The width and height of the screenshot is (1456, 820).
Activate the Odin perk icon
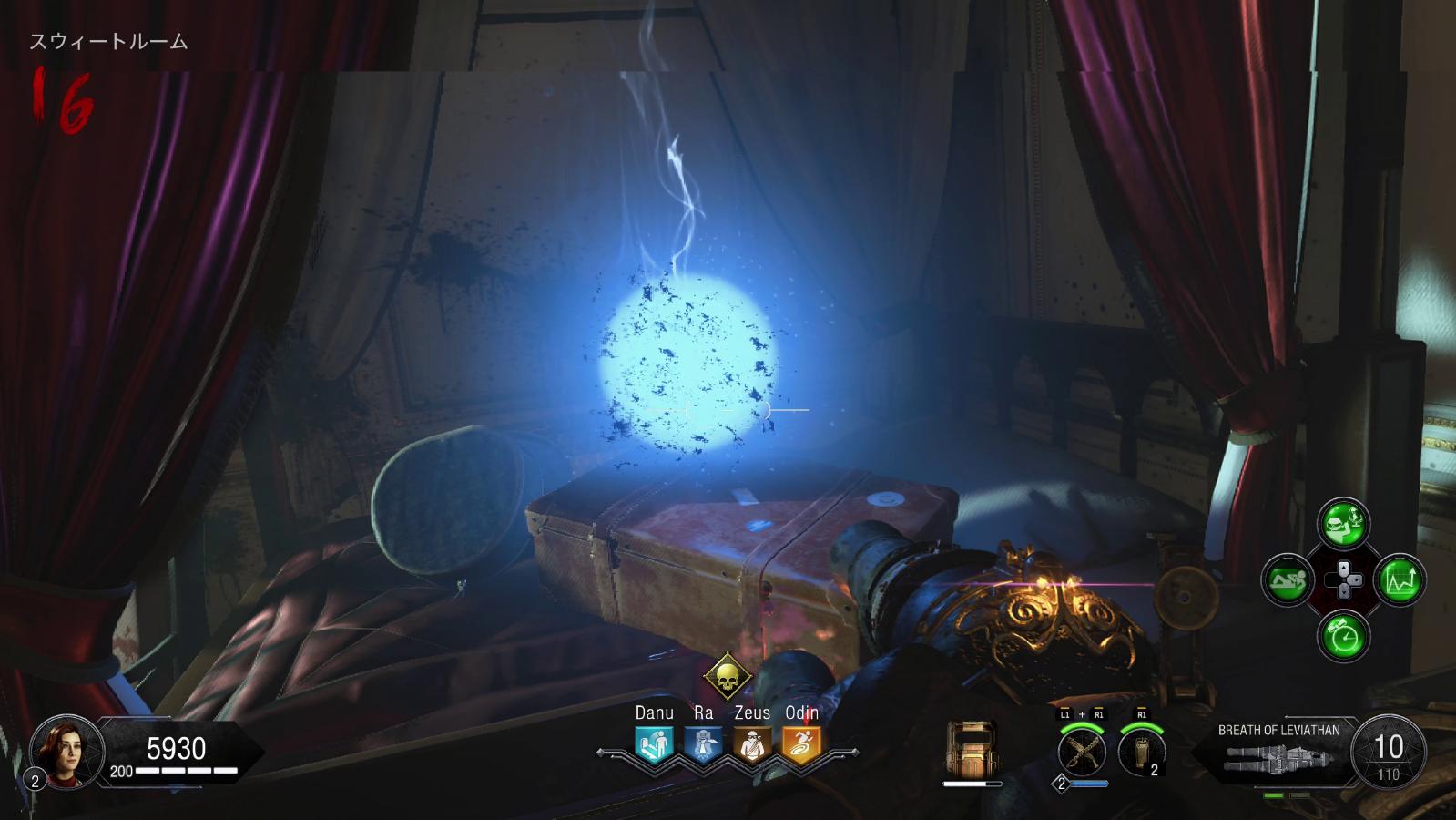tap(800, 744)
